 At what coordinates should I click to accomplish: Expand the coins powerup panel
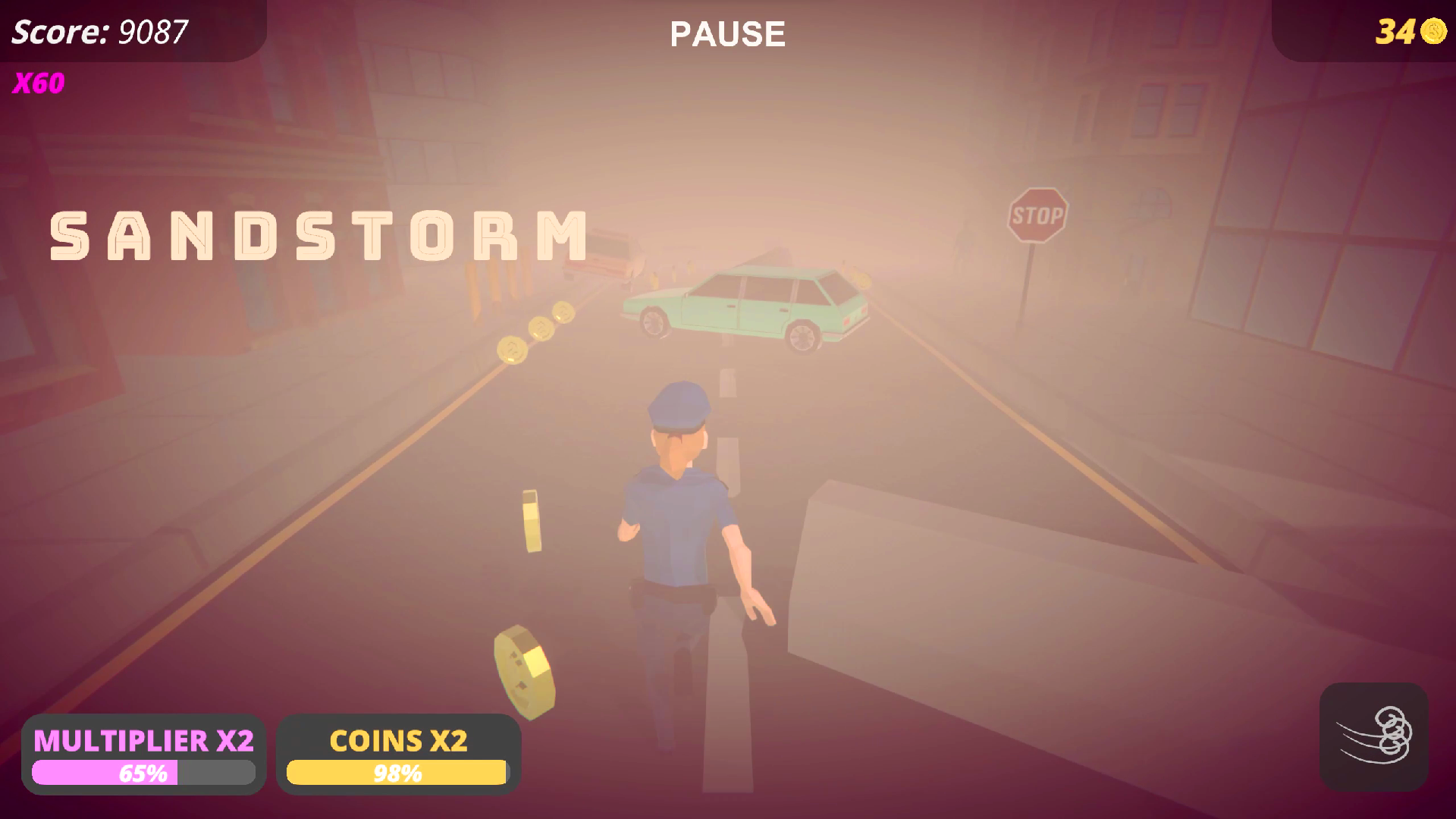pyautogui.click(x=397, y=755)
